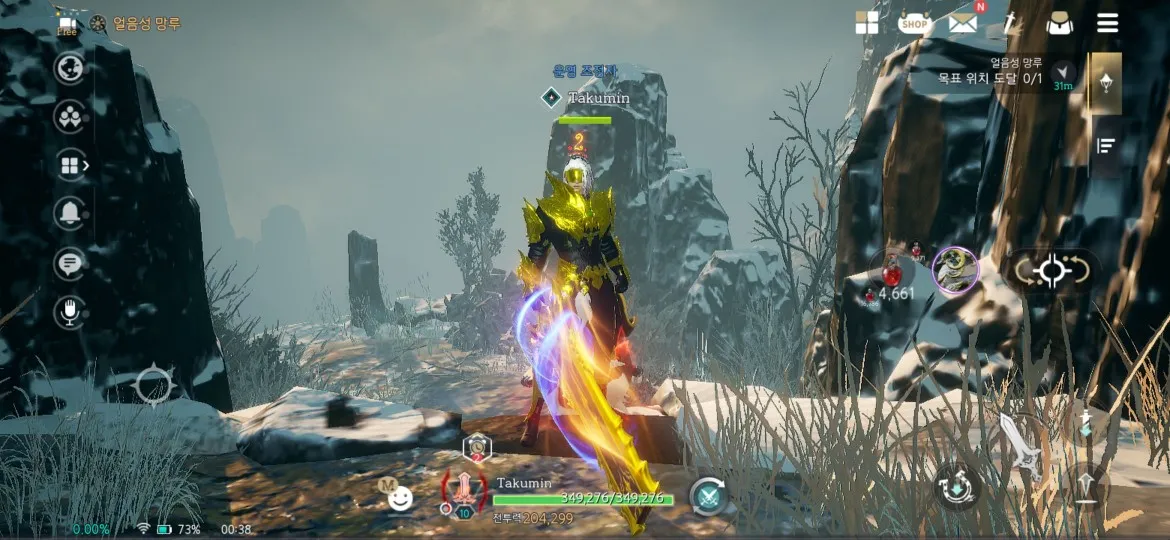Open the four-square grid menu in top bar
Image resolution: width=1170 pixels, height=540 pixels.
pos(867,23)
